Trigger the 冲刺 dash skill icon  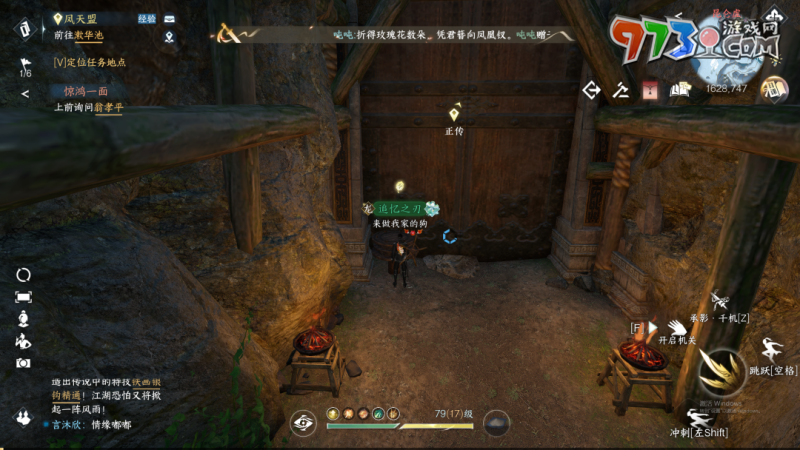click(x=698, y=416)
